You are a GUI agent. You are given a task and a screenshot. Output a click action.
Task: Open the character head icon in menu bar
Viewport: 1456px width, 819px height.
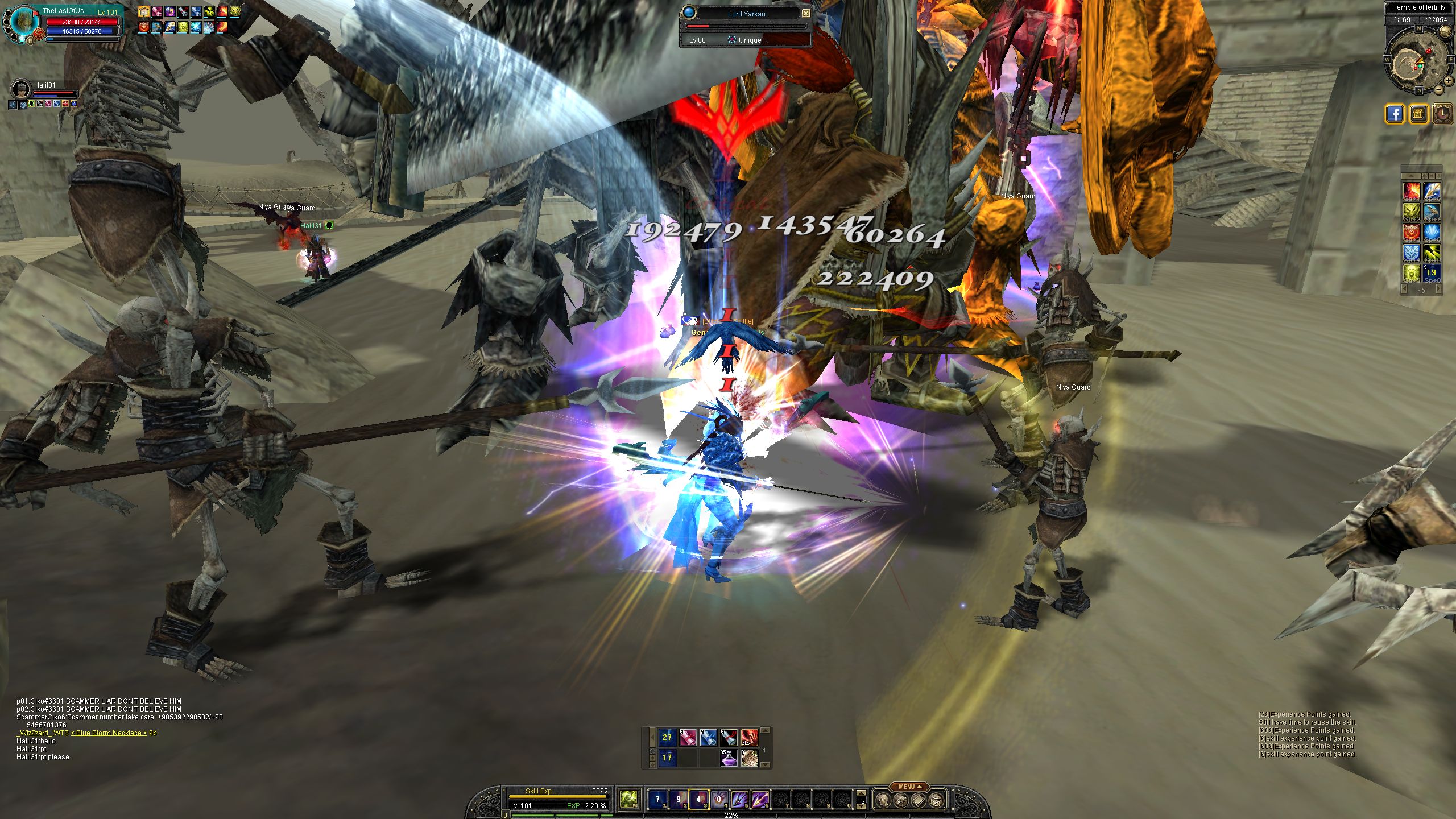click(882, 801)
